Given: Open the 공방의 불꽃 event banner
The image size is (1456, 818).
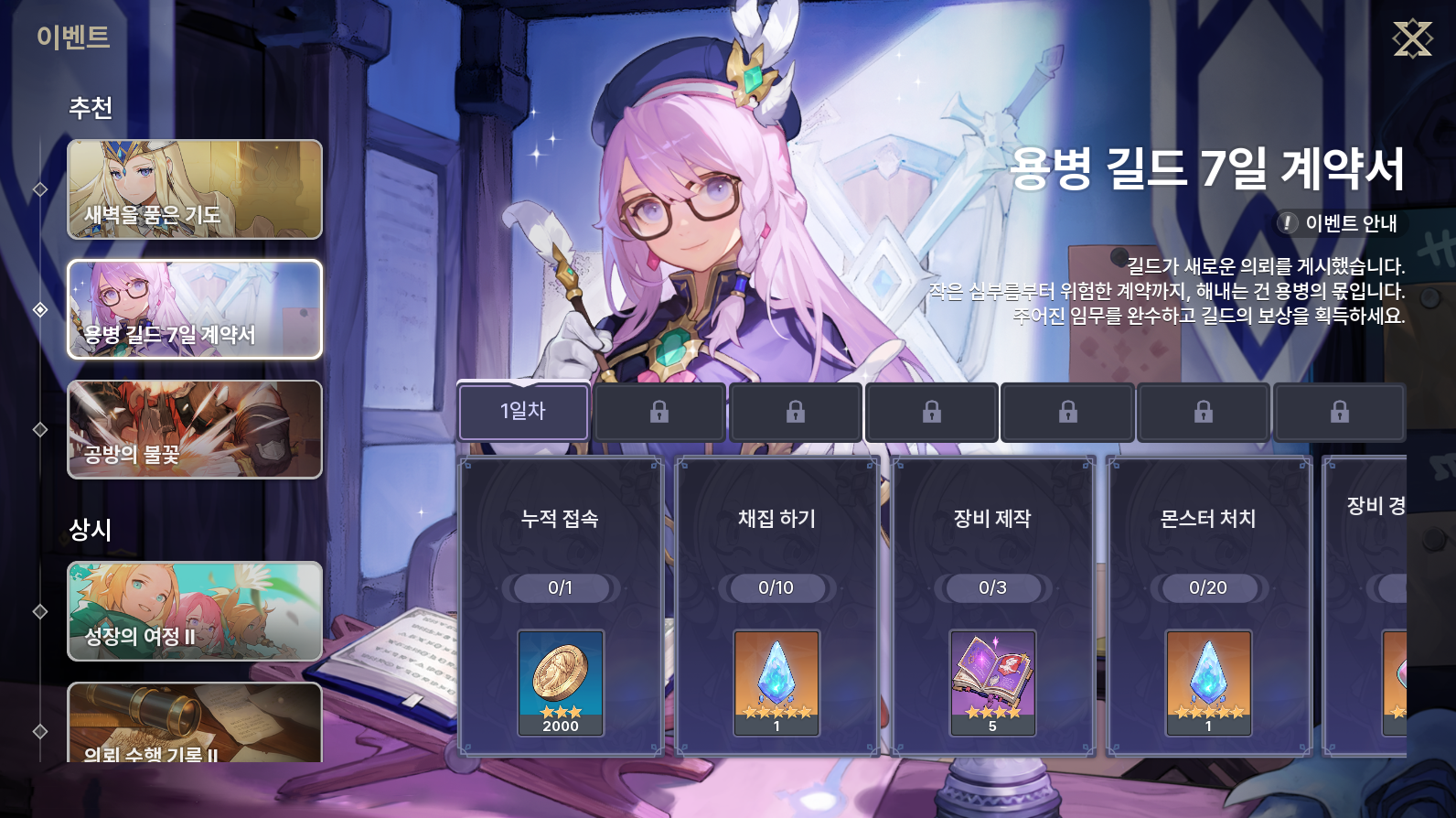Looking at the screenshot, I should point(195,429).
